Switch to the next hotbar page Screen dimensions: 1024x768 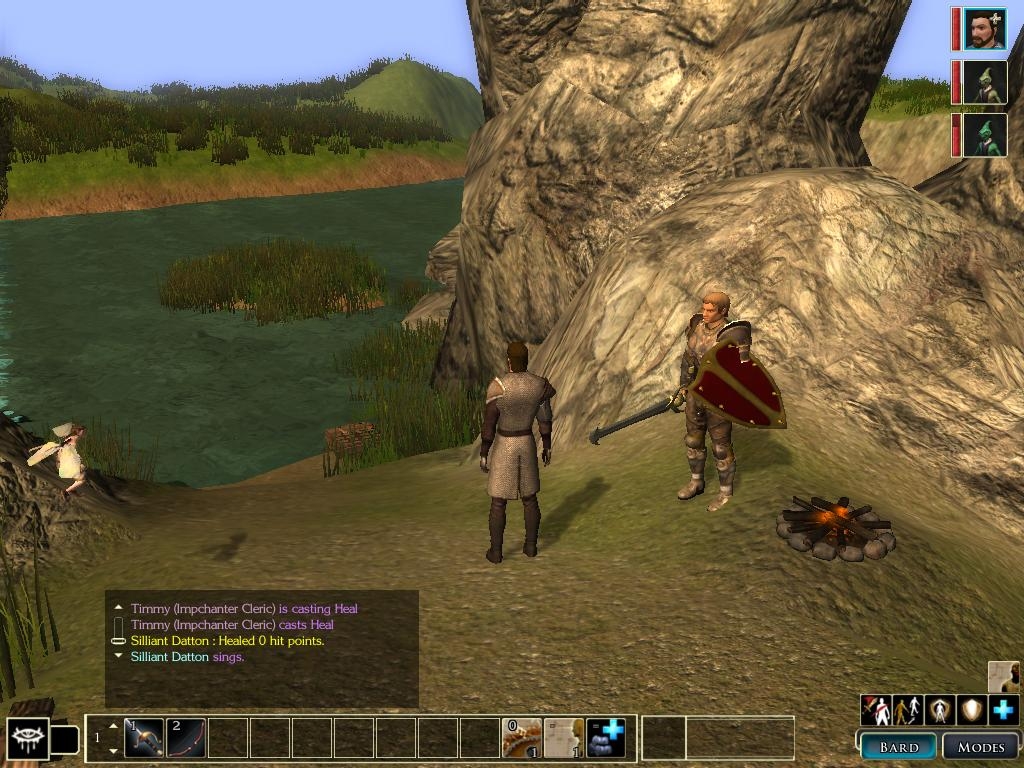click(x=112, y=751)
